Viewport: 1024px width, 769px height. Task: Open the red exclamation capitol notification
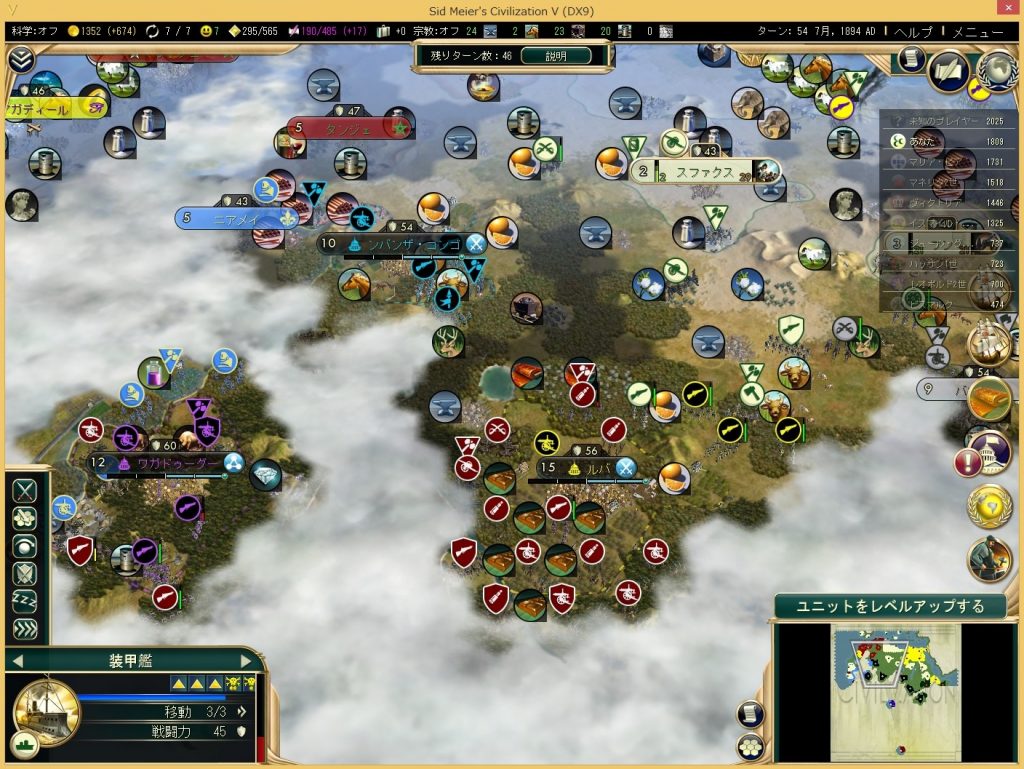pyautogui.click(x=968, y=462)
